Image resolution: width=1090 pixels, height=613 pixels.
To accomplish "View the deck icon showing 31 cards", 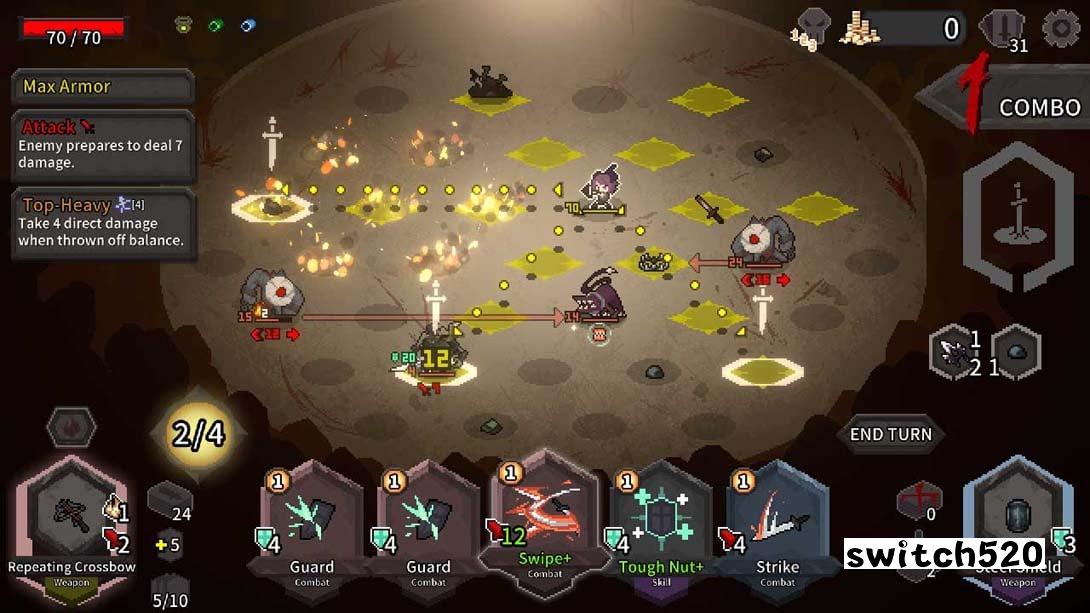I will pyautogui.click(x=1003, y=29).
